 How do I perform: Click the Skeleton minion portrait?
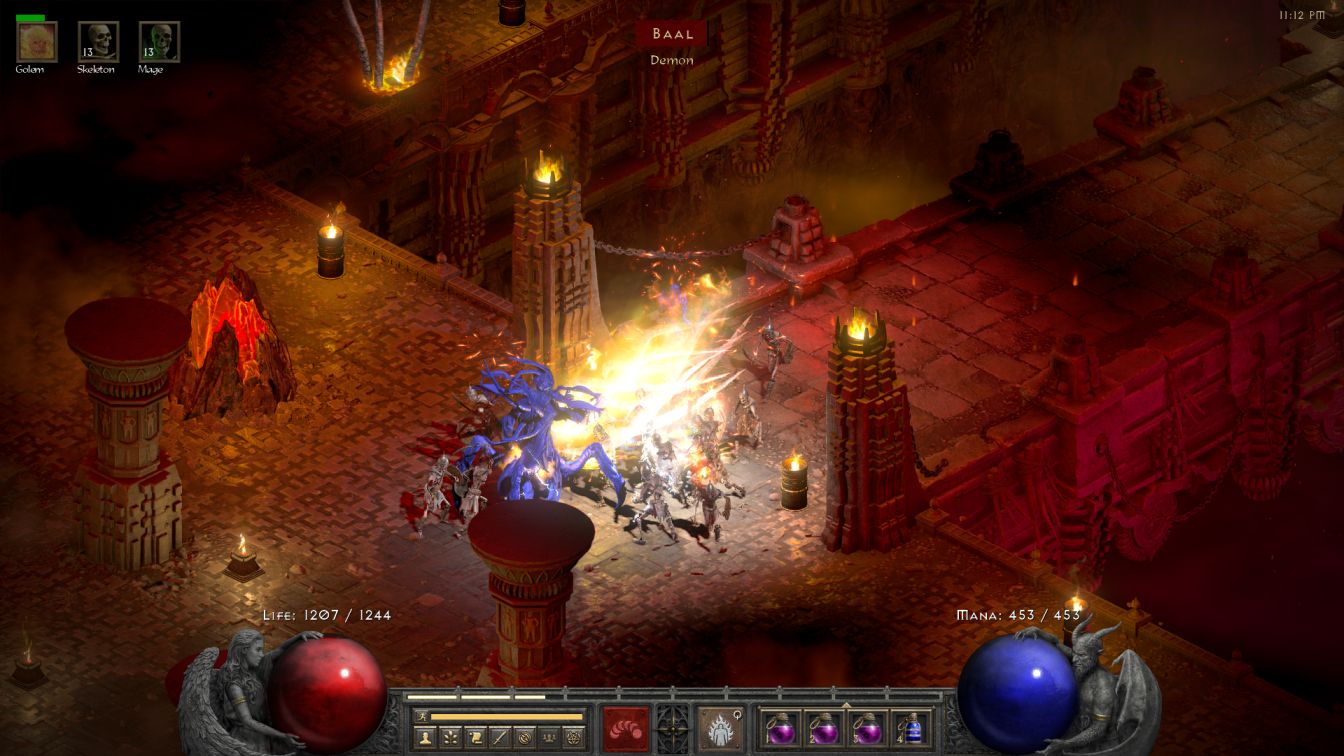click(x=98, y=42)
